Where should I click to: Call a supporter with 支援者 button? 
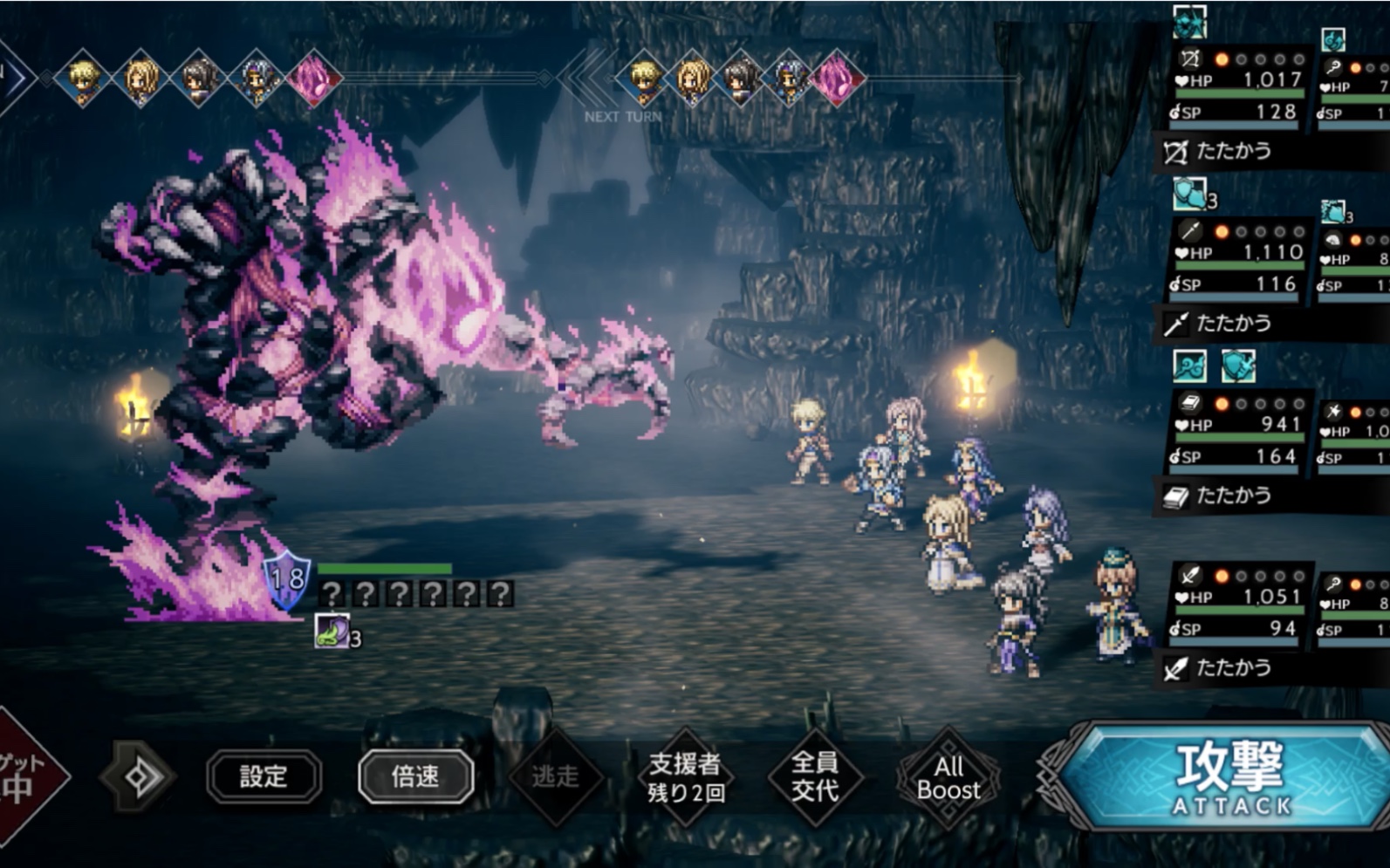point(685,777)
